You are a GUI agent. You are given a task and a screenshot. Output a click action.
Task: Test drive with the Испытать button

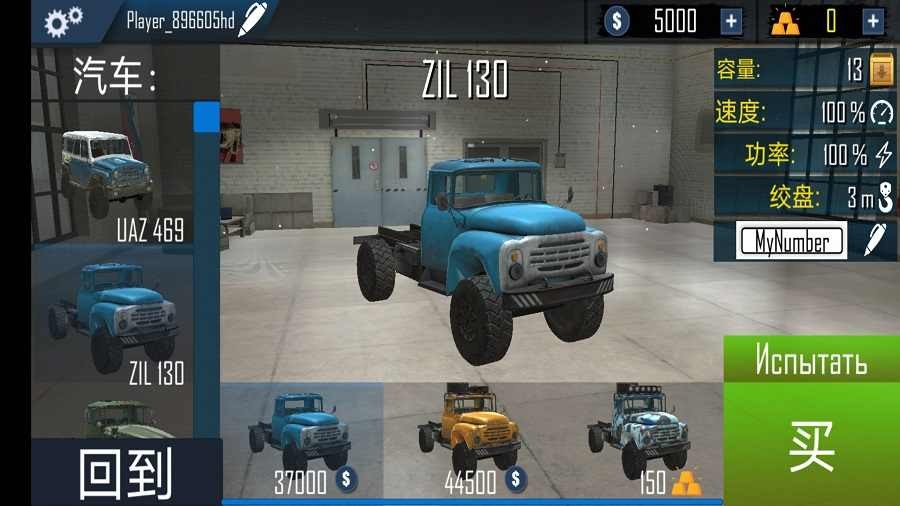point(811,358)
